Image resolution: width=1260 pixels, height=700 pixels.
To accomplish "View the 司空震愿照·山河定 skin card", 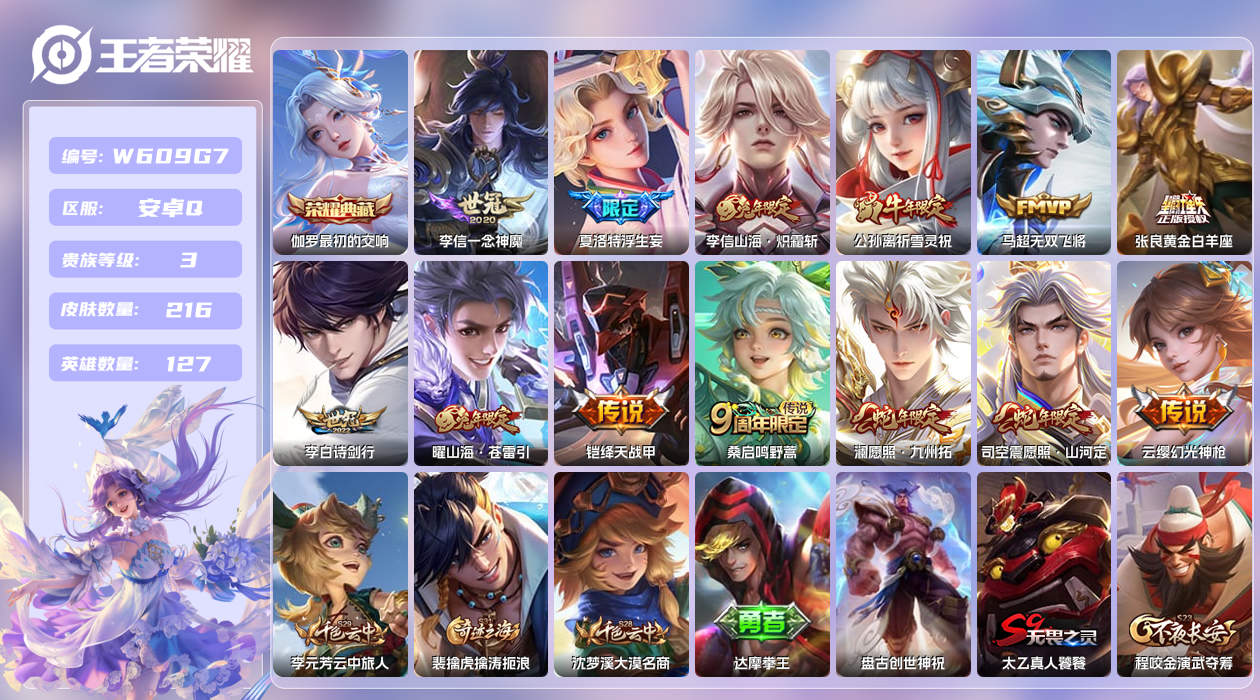I will click(1044, 363).
